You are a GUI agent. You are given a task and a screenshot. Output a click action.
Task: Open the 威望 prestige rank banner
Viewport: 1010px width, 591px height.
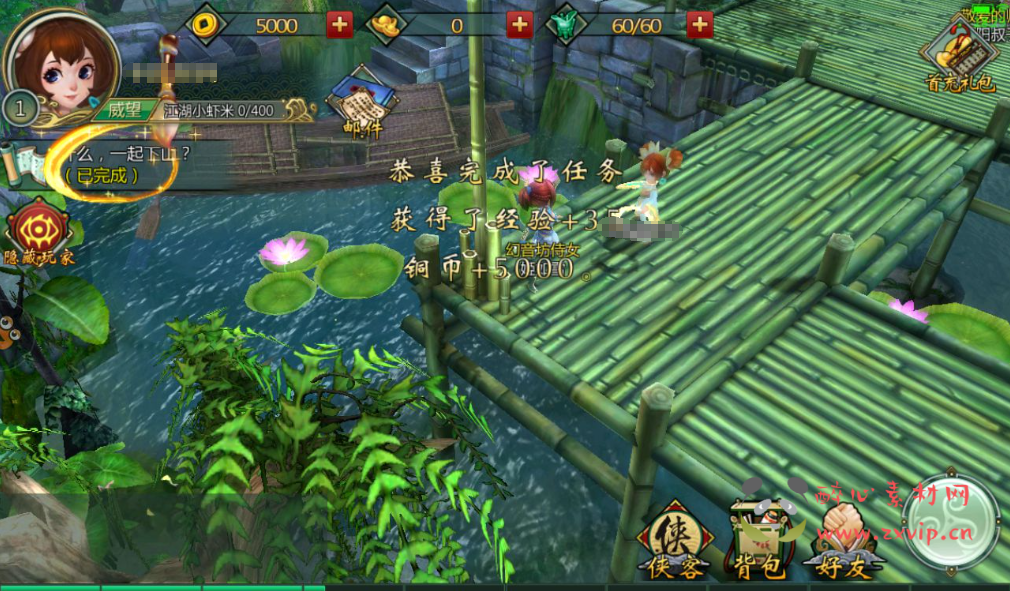click(x=127, y=110)
